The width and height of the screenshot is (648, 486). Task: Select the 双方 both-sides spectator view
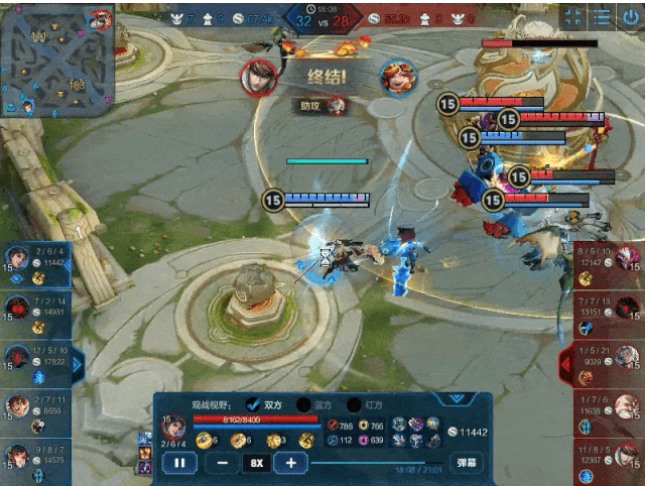click(253, 404)
